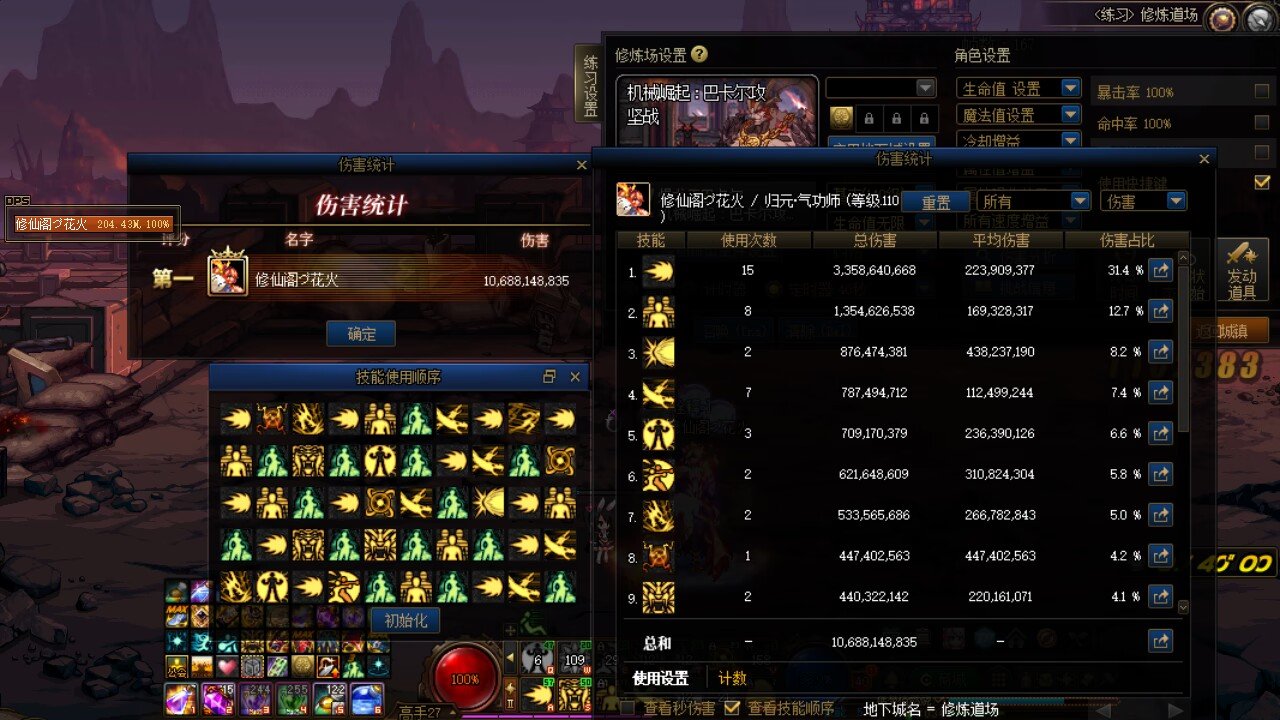Image resolution: width=1280 pixels, height=720 pixels.
Task: Click the golden statue skill icon on row 9
Action: tap(657, 596)
